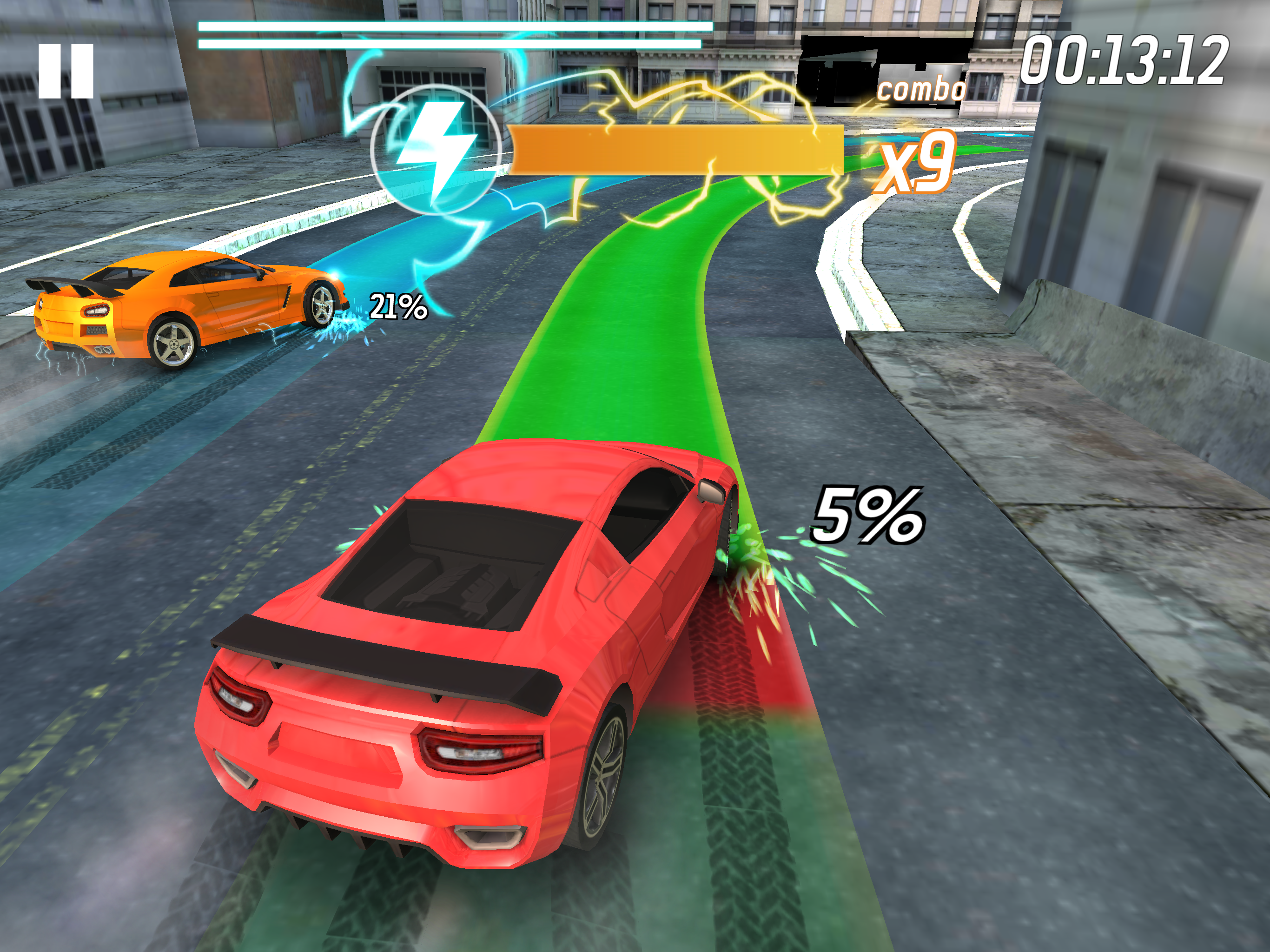Viewport: 1270px width, 952px height.
Task: Pause the race
Action: click(66, 71)
